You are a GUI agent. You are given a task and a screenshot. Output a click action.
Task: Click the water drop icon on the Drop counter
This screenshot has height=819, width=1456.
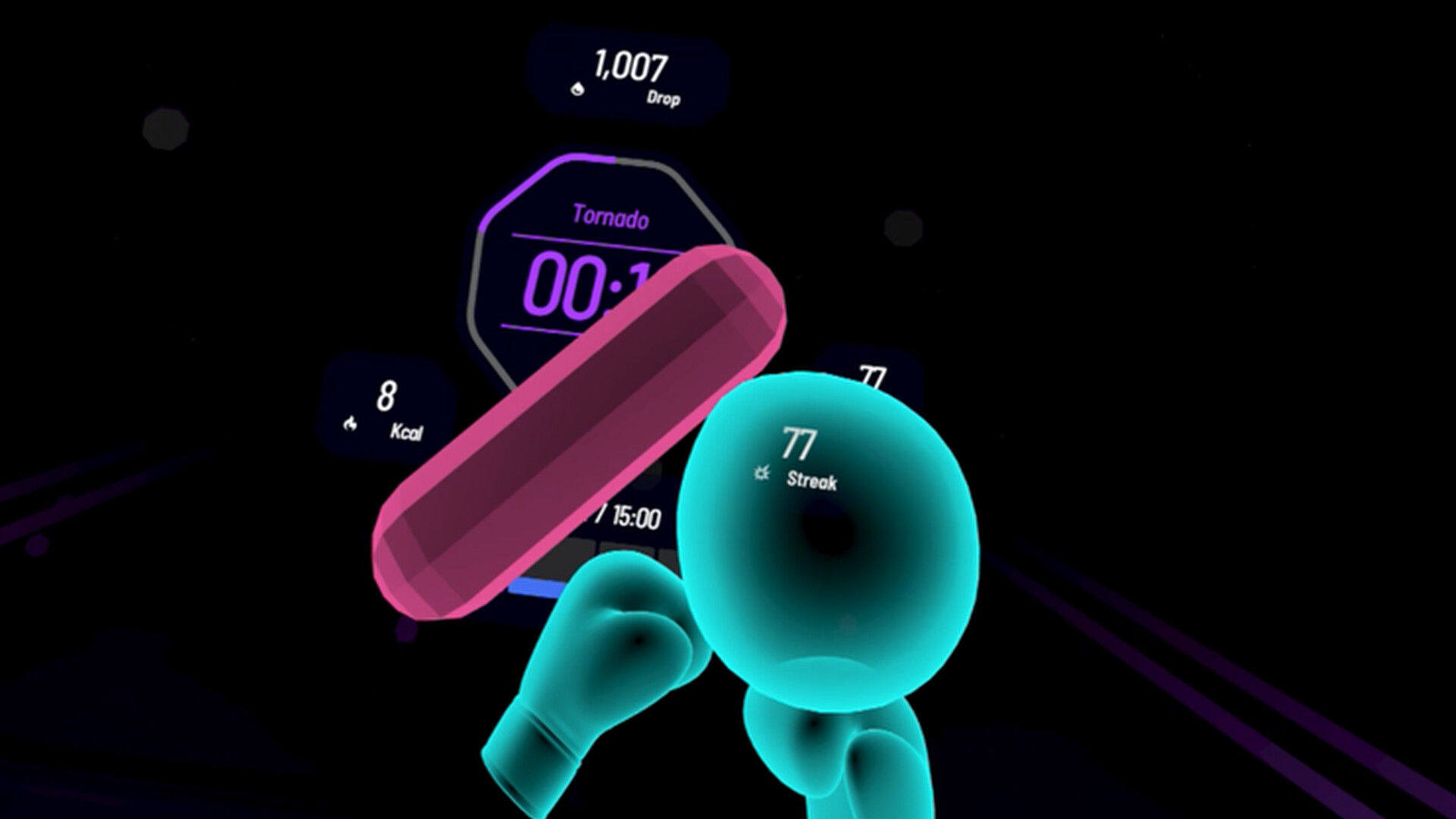(576, 88)
